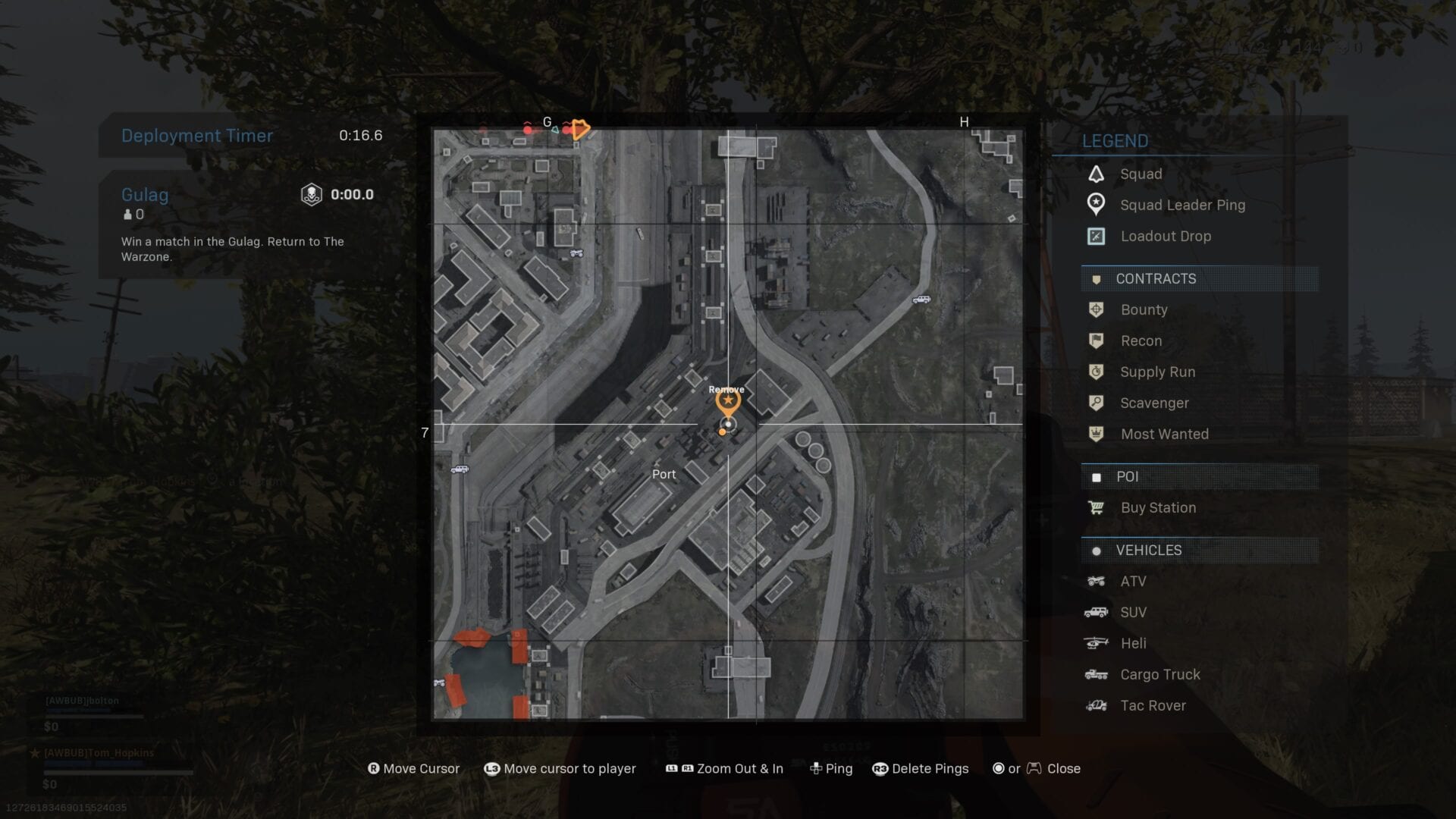Select the Squad Leader Ping legend entry
Screen dimensions: 1456x819
click(x=1182, y=205)
